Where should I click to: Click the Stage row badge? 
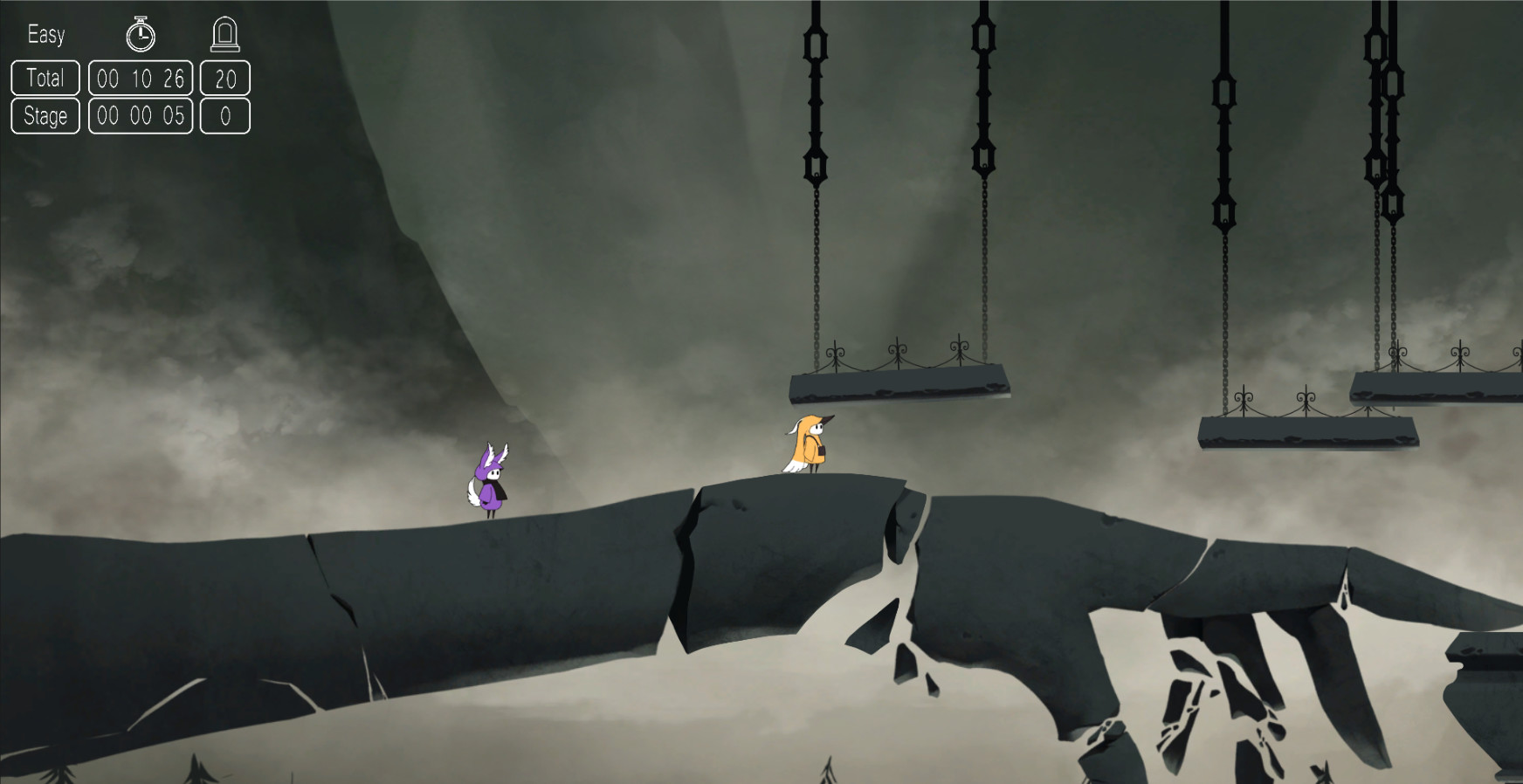point(45,116)
